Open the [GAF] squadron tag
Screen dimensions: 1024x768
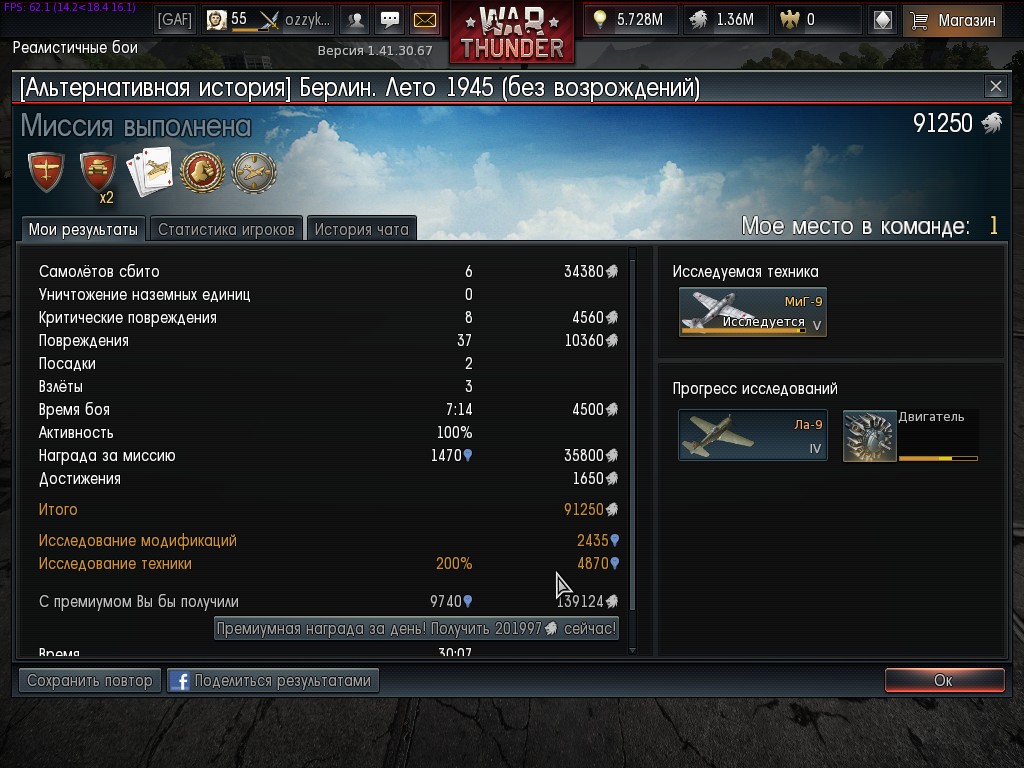(175, 19)
